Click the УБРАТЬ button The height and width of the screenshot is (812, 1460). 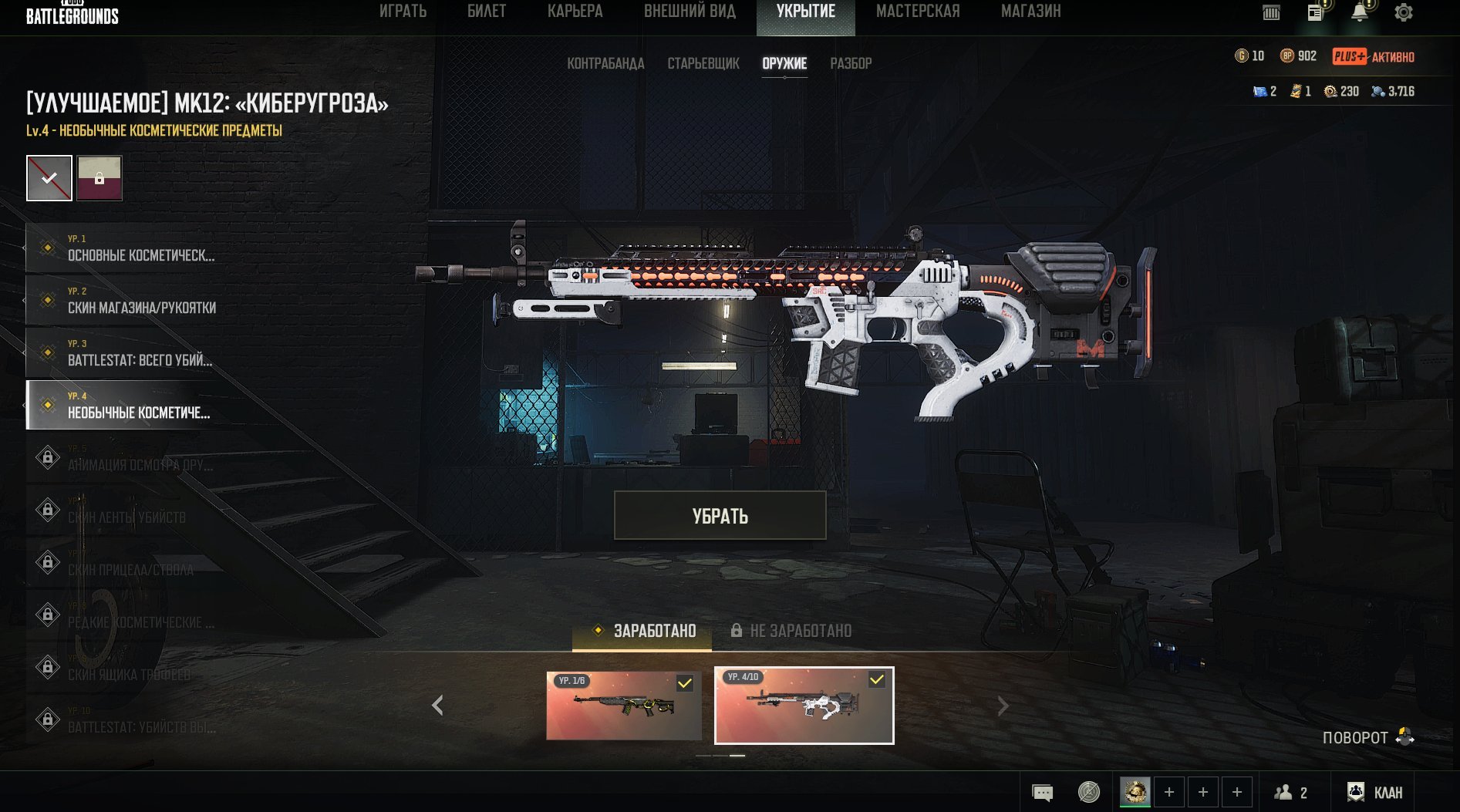(x=720, y=516)
